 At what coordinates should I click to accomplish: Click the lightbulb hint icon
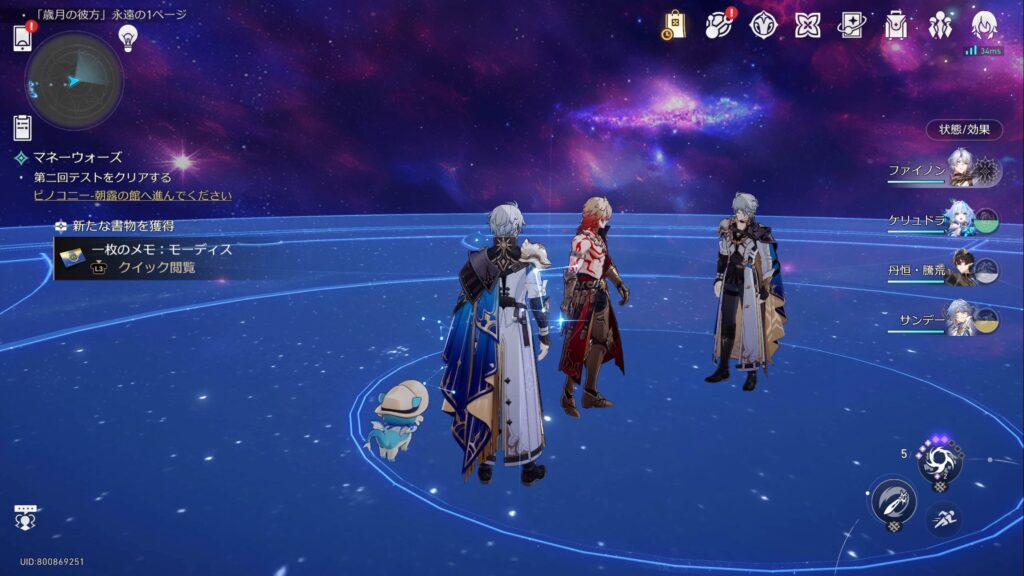coord(127,37)
